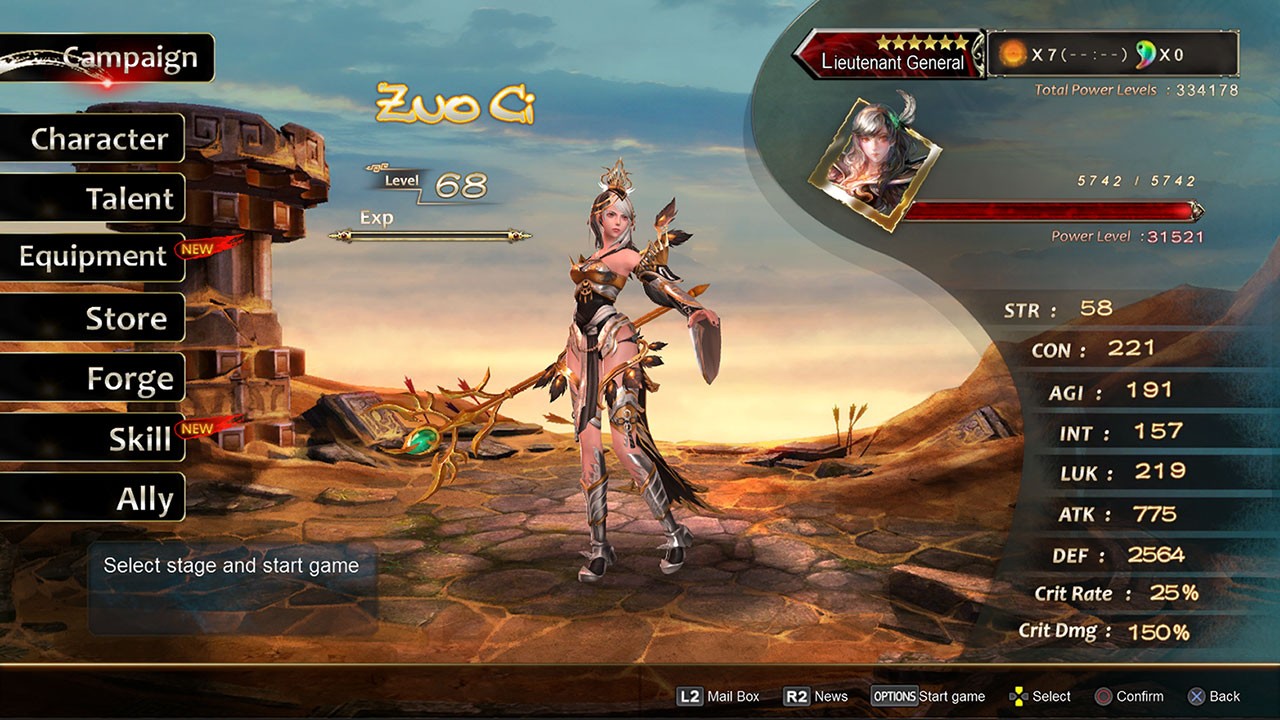Click the Lieutenant General rank badge
1280x720 pixels.
(x=892, y=54)
